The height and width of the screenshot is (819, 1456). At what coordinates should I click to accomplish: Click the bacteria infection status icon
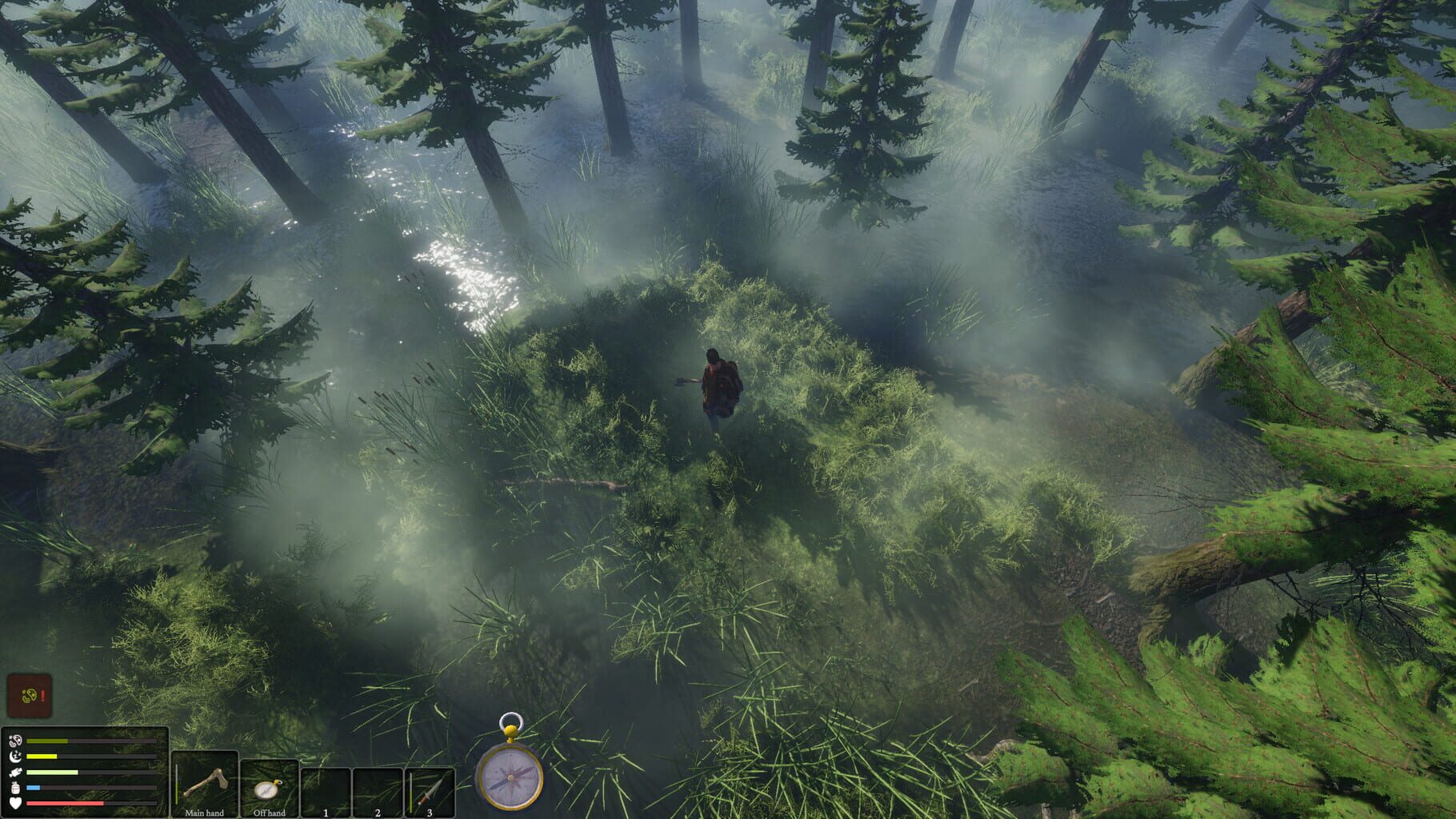(14, 740)
